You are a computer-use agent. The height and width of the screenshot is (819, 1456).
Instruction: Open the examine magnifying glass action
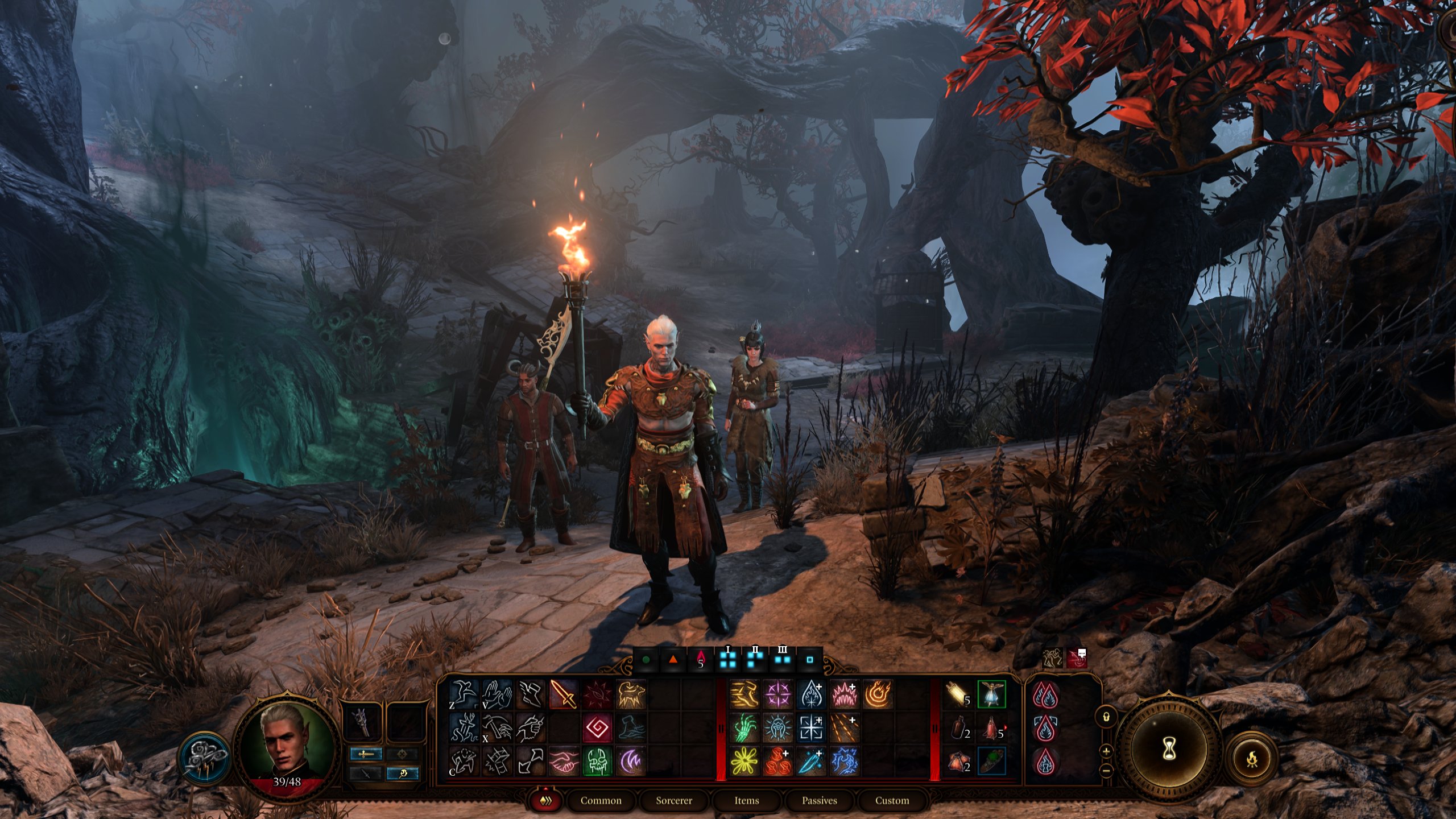(403, 773)
